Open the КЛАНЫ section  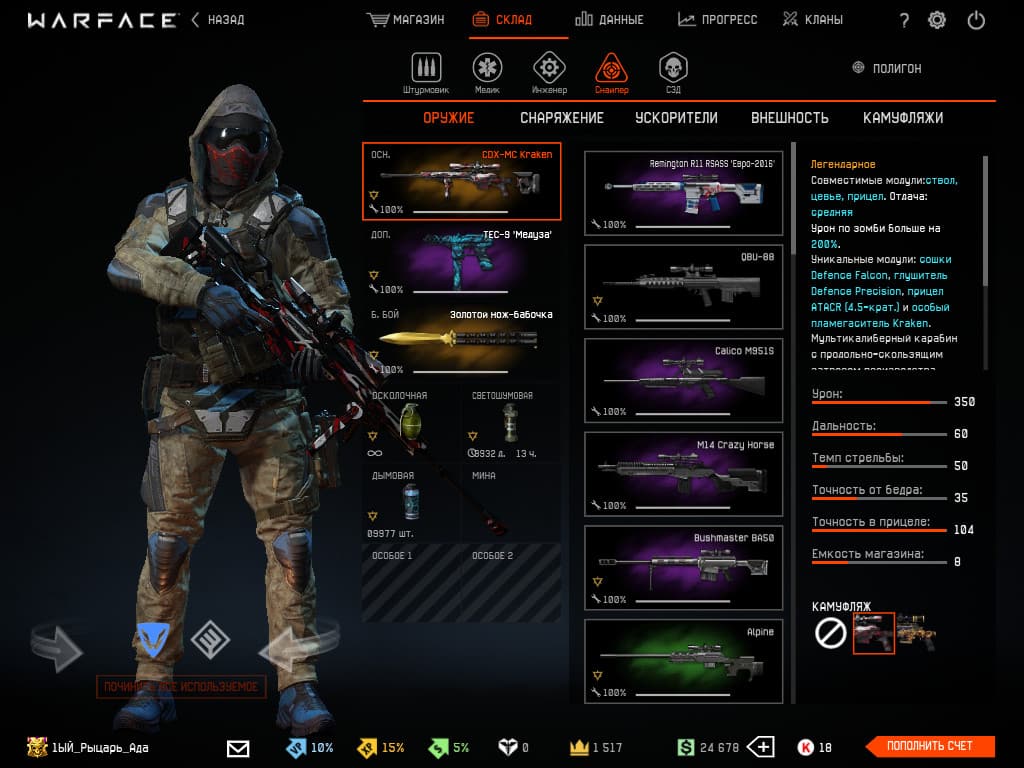(x=813, y=20)
